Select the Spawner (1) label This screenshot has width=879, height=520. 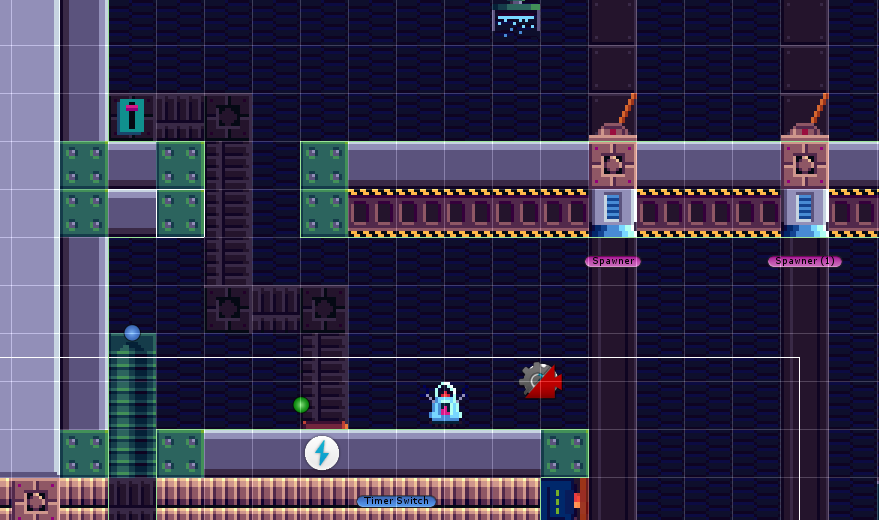tap(804, 261)
